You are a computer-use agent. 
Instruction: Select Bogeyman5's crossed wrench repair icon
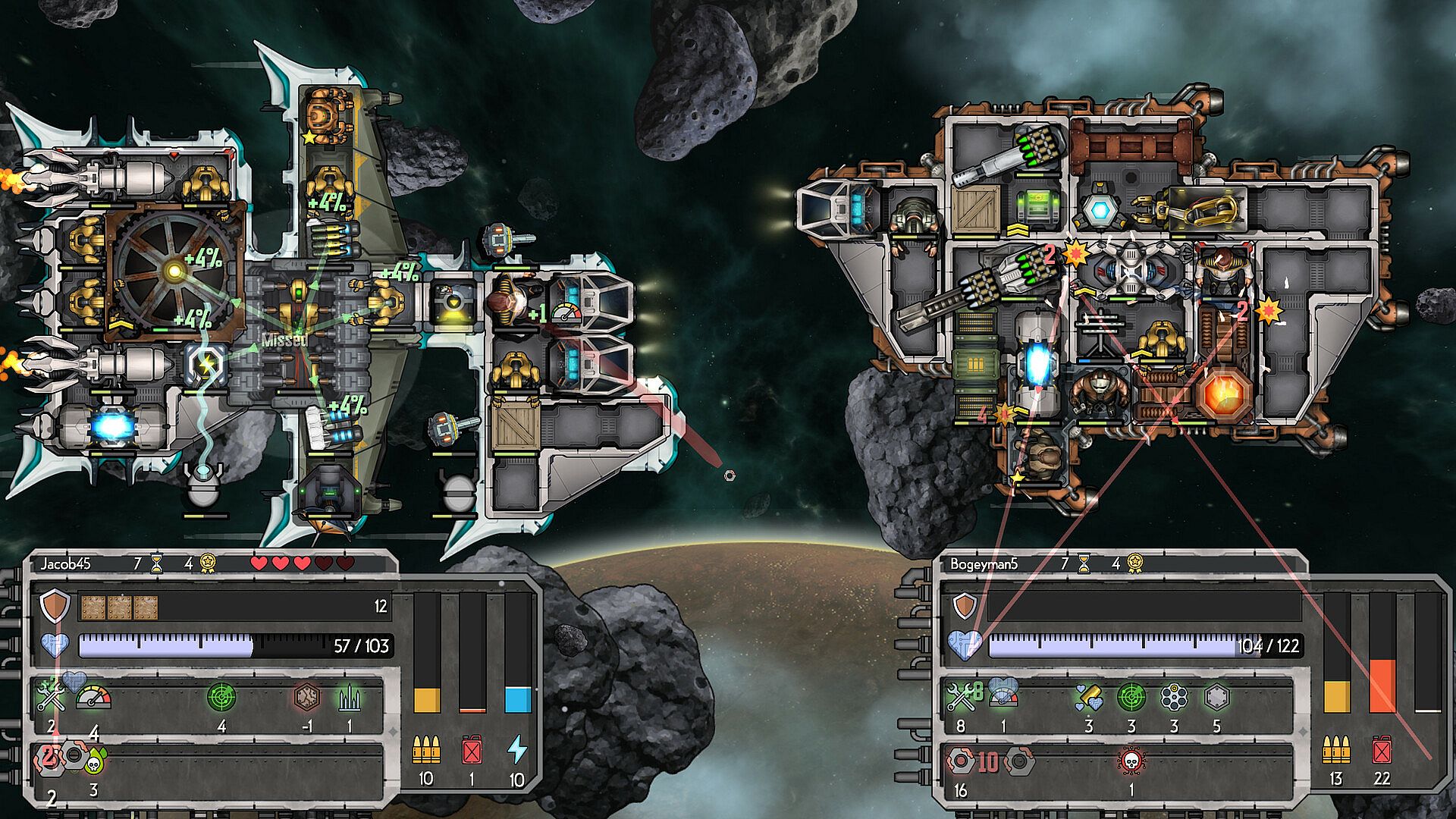point(959,695)
